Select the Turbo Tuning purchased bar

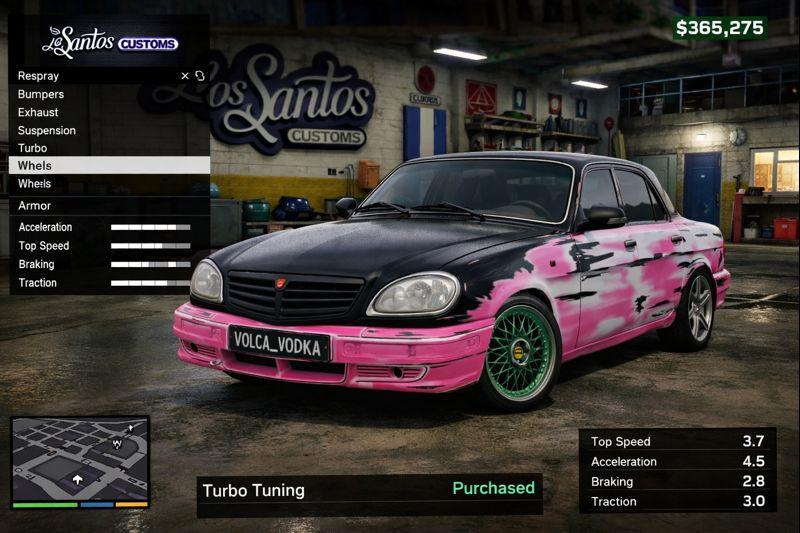point(369,490)
